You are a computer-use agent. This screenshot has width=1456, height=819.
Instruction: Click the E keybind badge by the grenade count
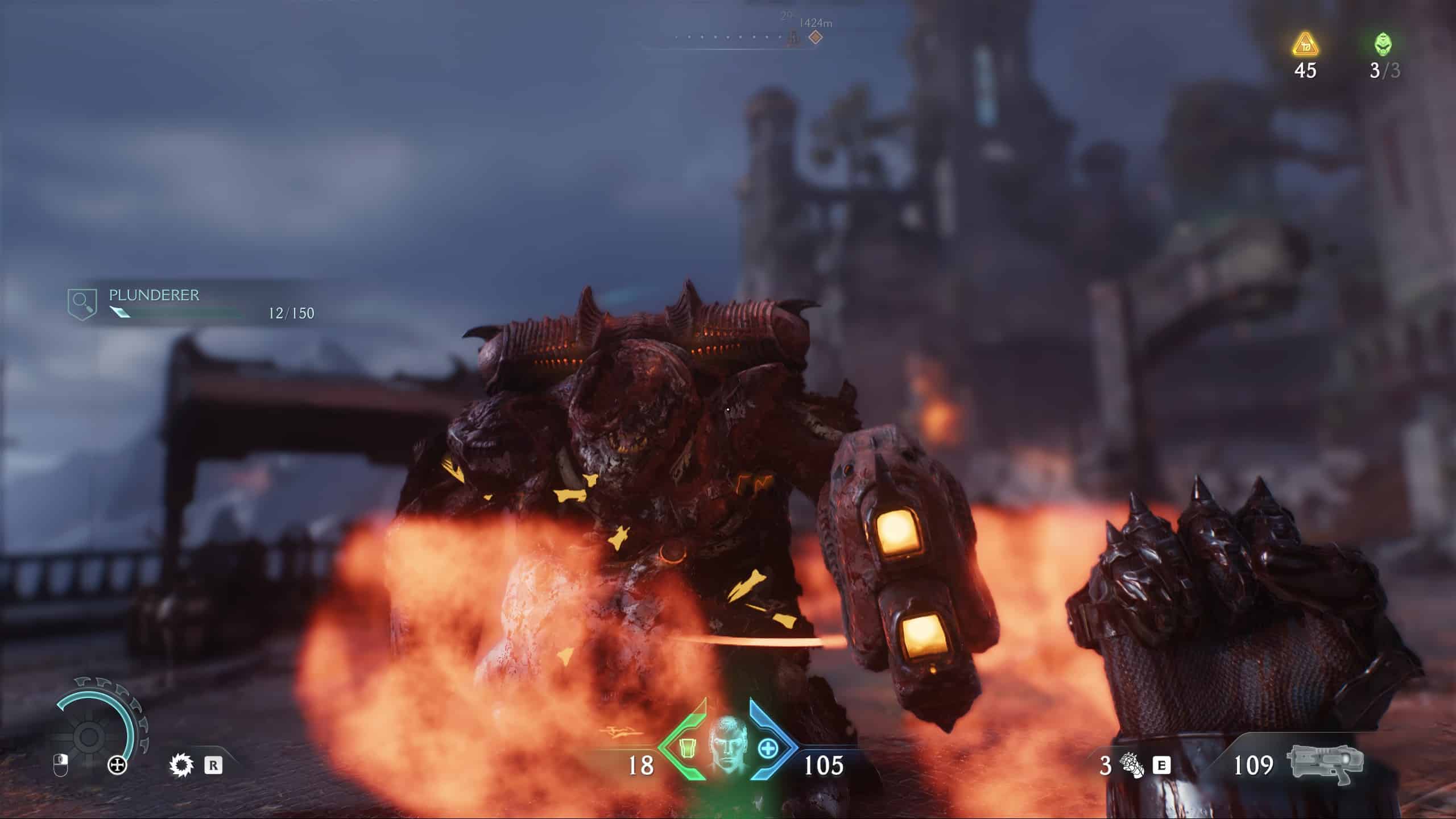1161,765
